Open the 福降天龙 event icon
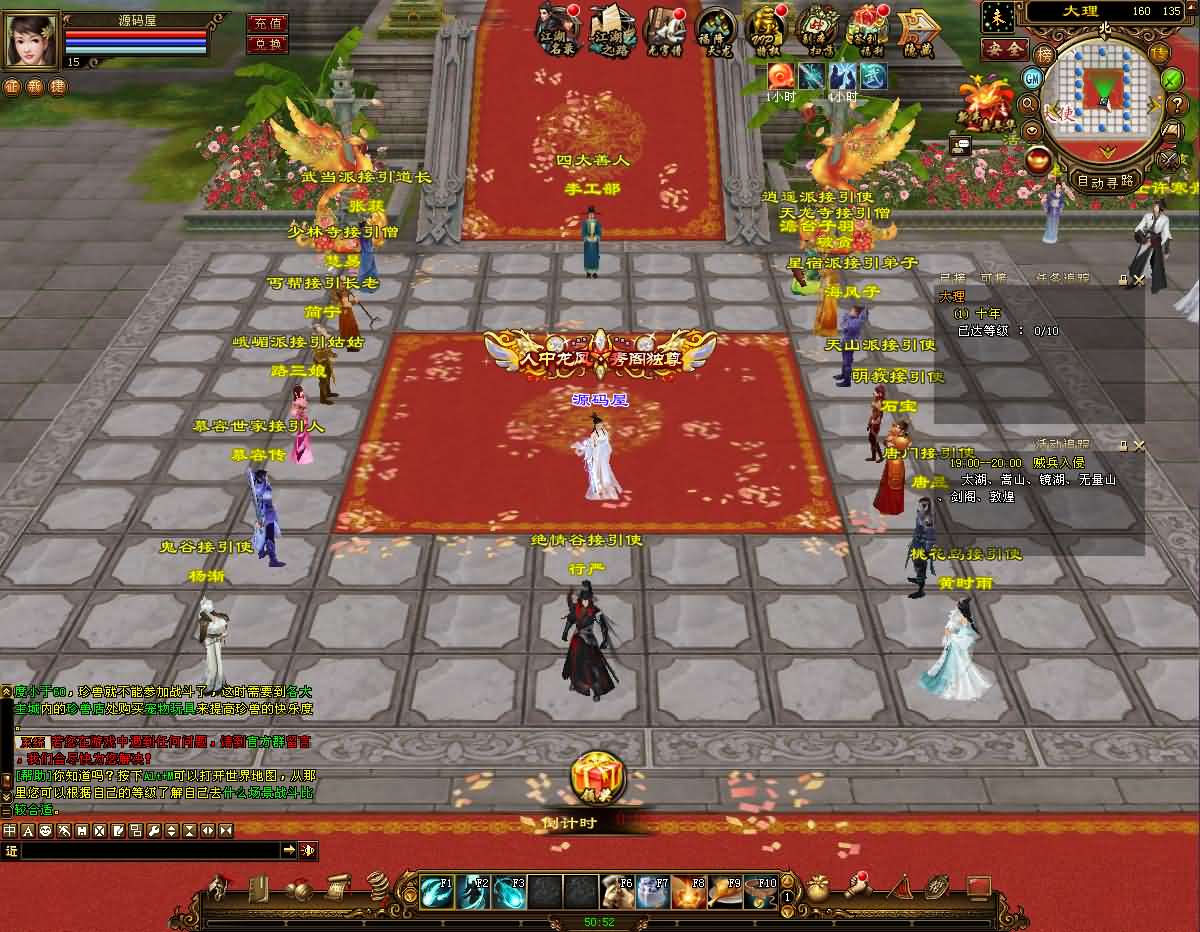This screenshot has height=932, width=1200. click(715, 28)
